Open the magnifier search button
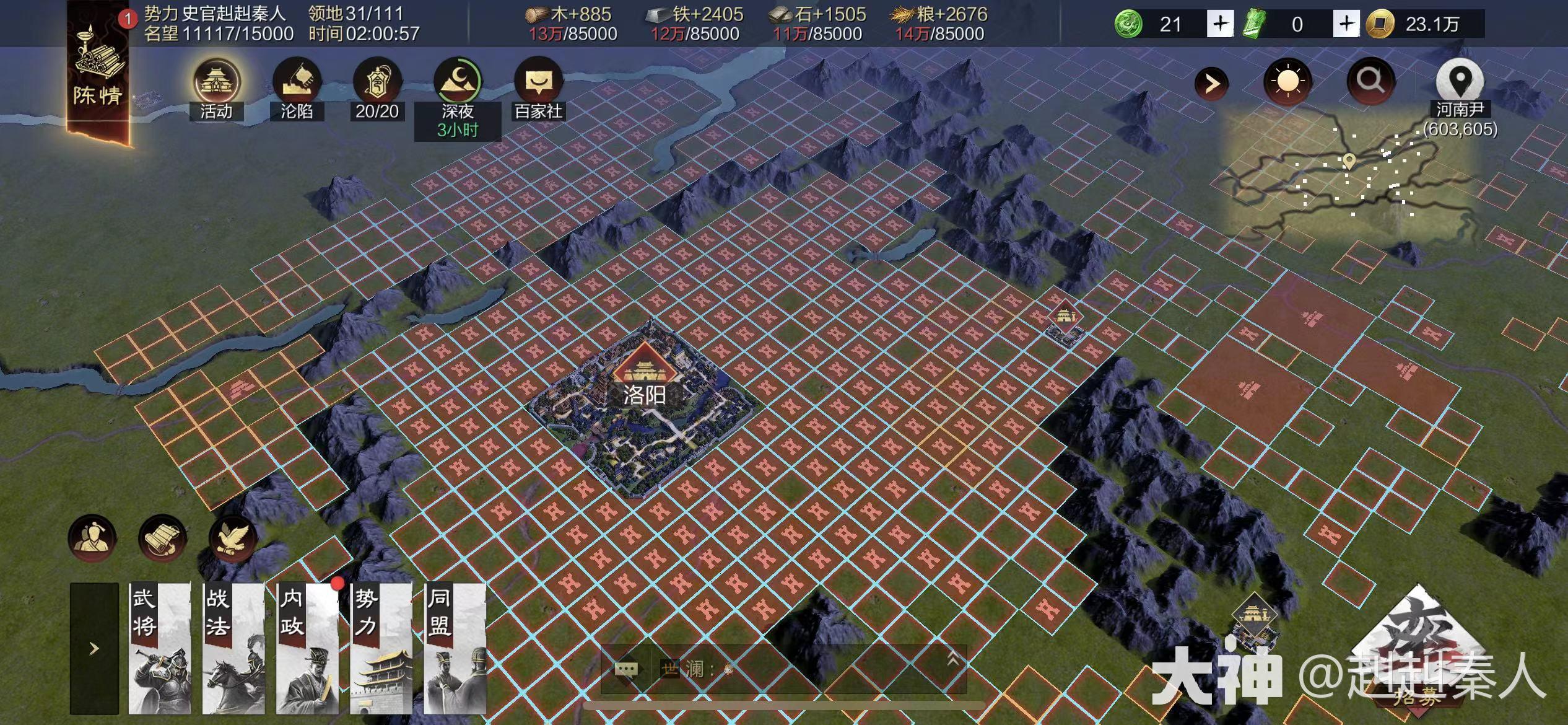This screenshot has width=1568, height=725. (1370, 81)
